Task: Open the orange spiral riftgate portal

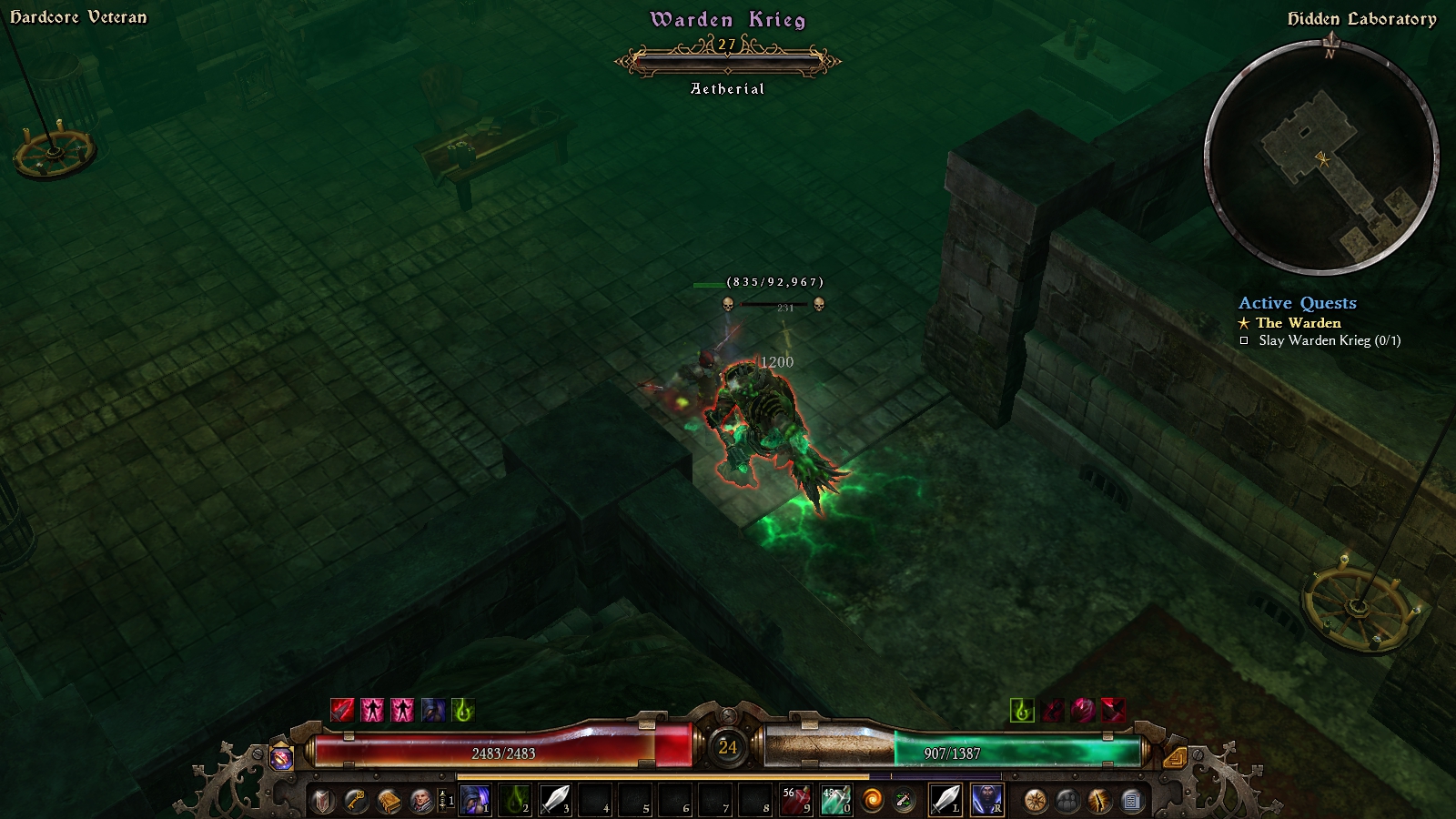Action: pyautogui.click(x=873, y=801)
